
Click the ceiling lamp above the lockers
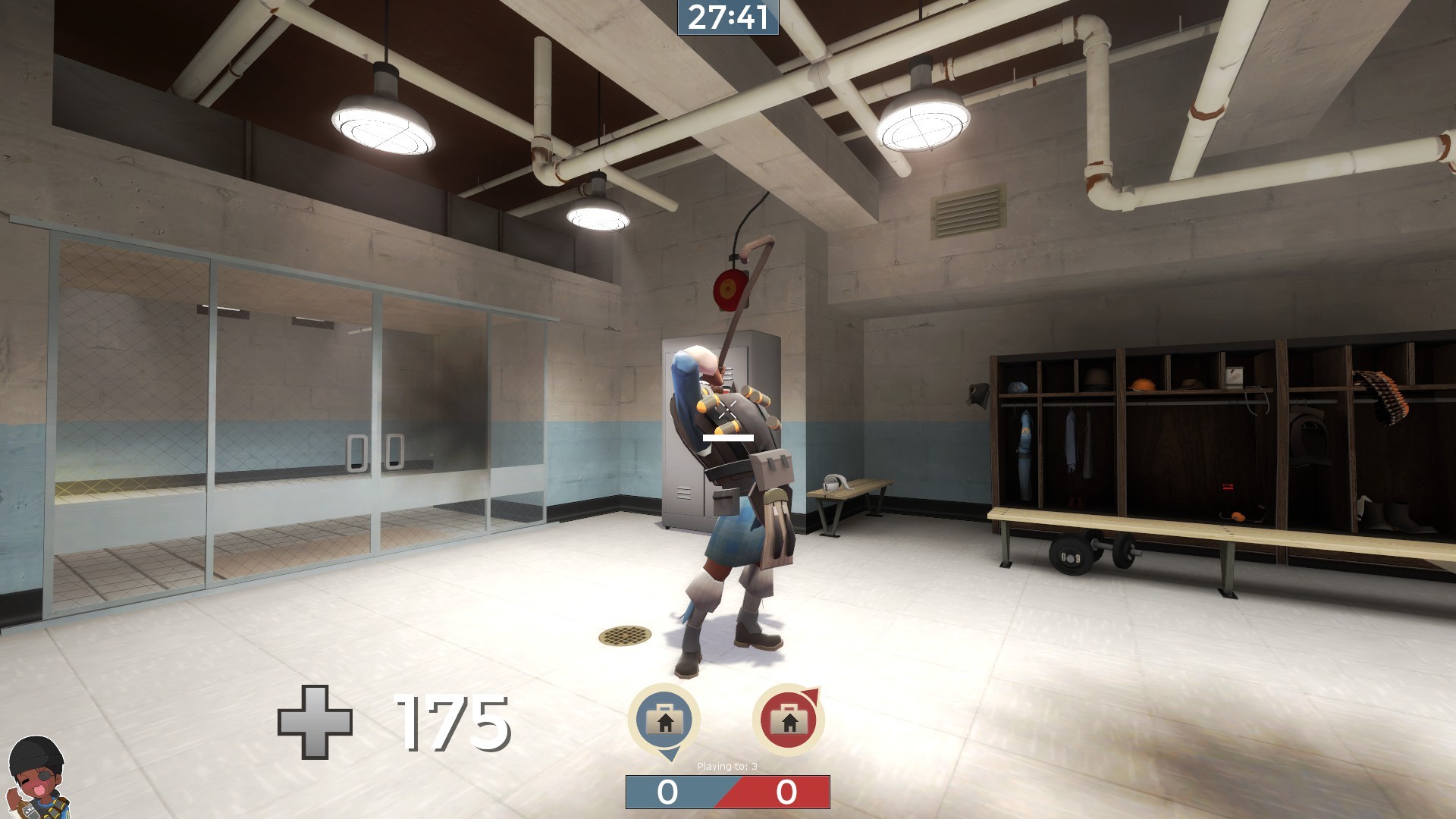[924, 125]
